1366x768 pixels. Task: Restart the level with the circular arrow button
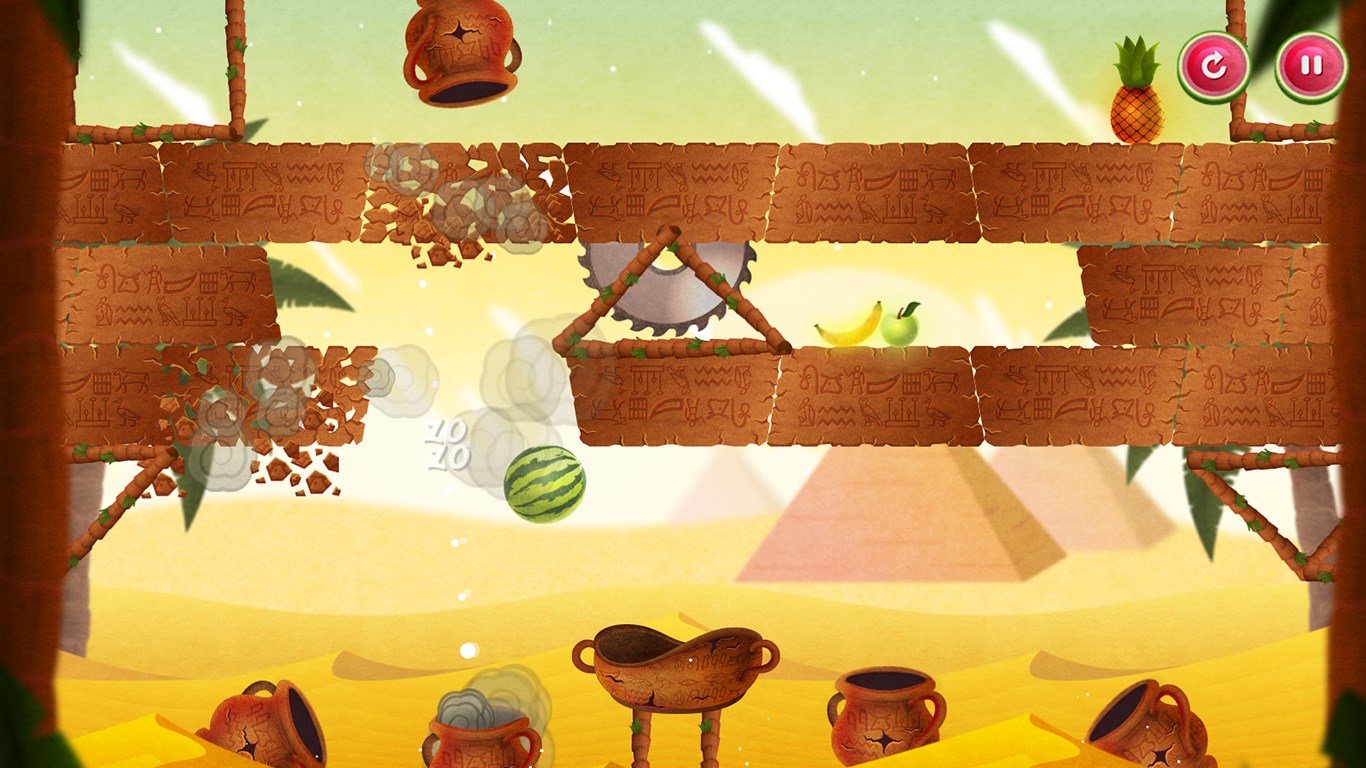(1213, 67)
